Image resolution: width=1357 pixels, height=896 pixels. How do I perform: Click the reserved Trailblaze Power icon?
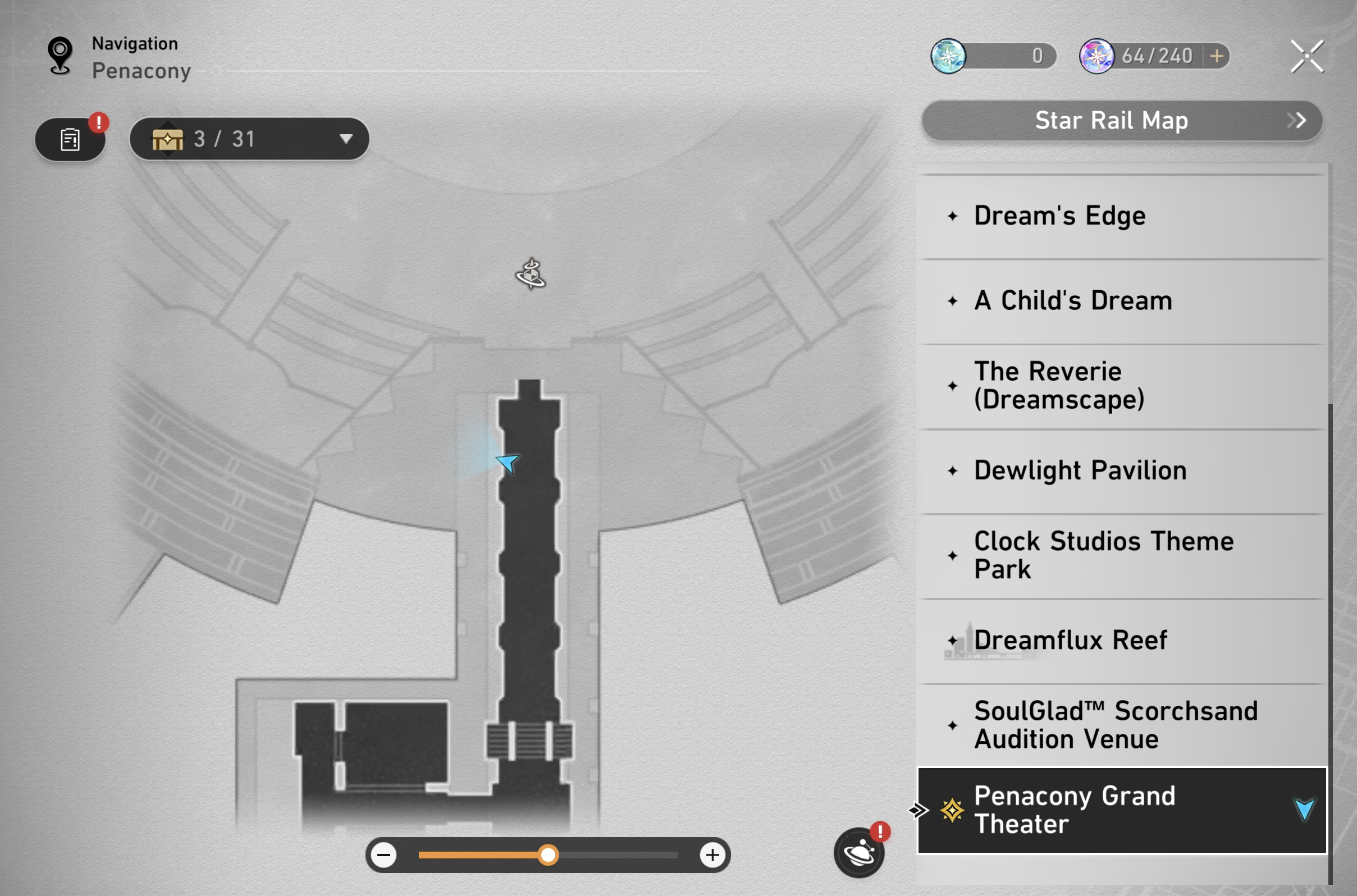[x=948, y=56]
